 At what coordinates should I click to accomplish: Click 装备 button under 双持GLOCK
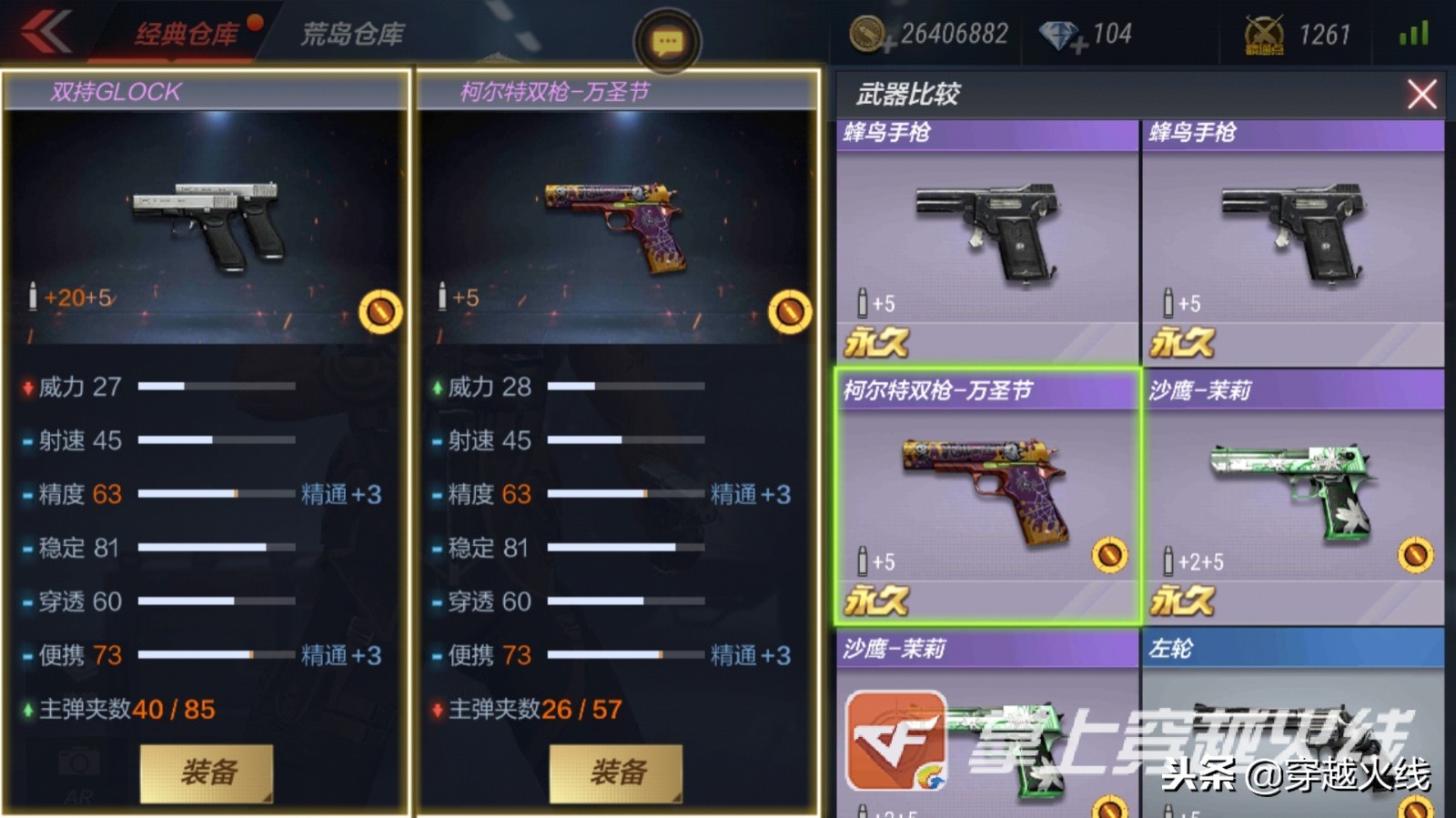205,772
